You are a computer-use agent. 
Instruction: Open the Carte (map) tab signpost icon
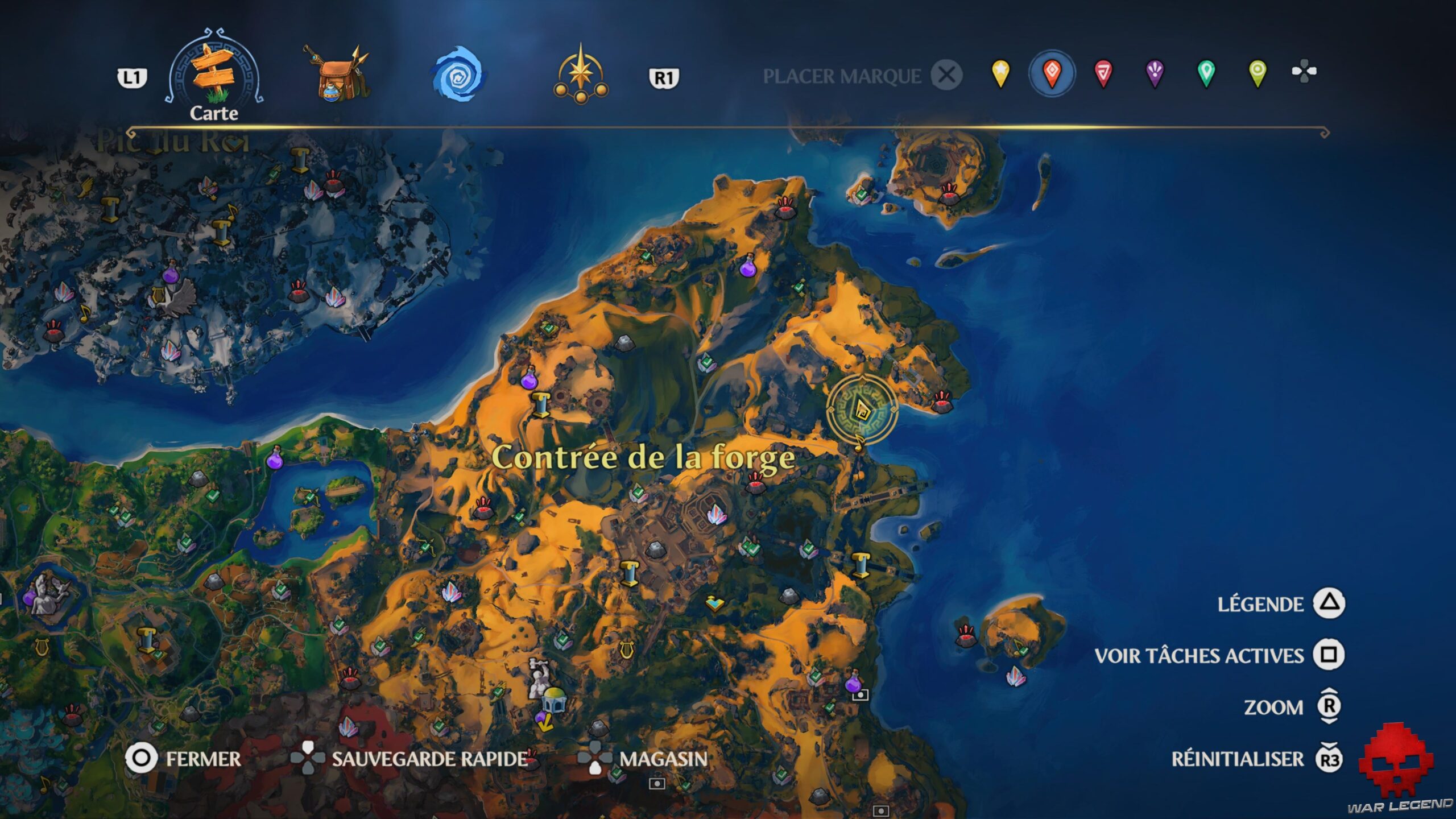click(x=213, y=74)
